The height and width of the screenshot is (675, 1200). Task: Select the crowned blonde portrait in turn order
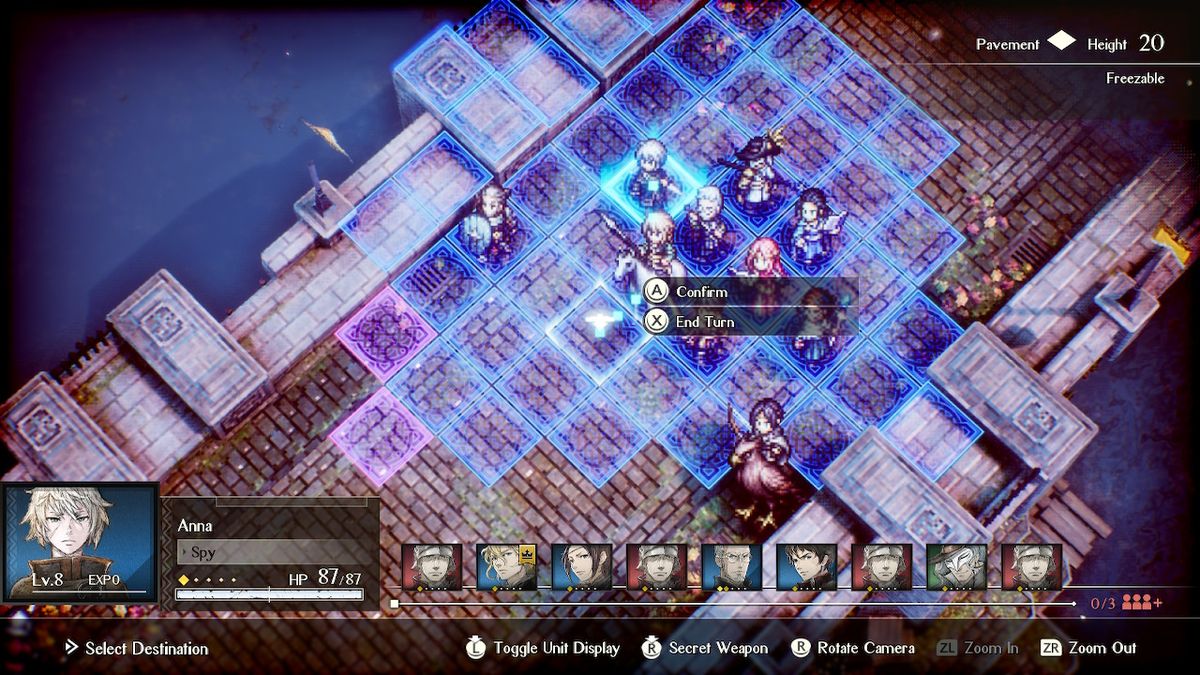click(506, 567)
